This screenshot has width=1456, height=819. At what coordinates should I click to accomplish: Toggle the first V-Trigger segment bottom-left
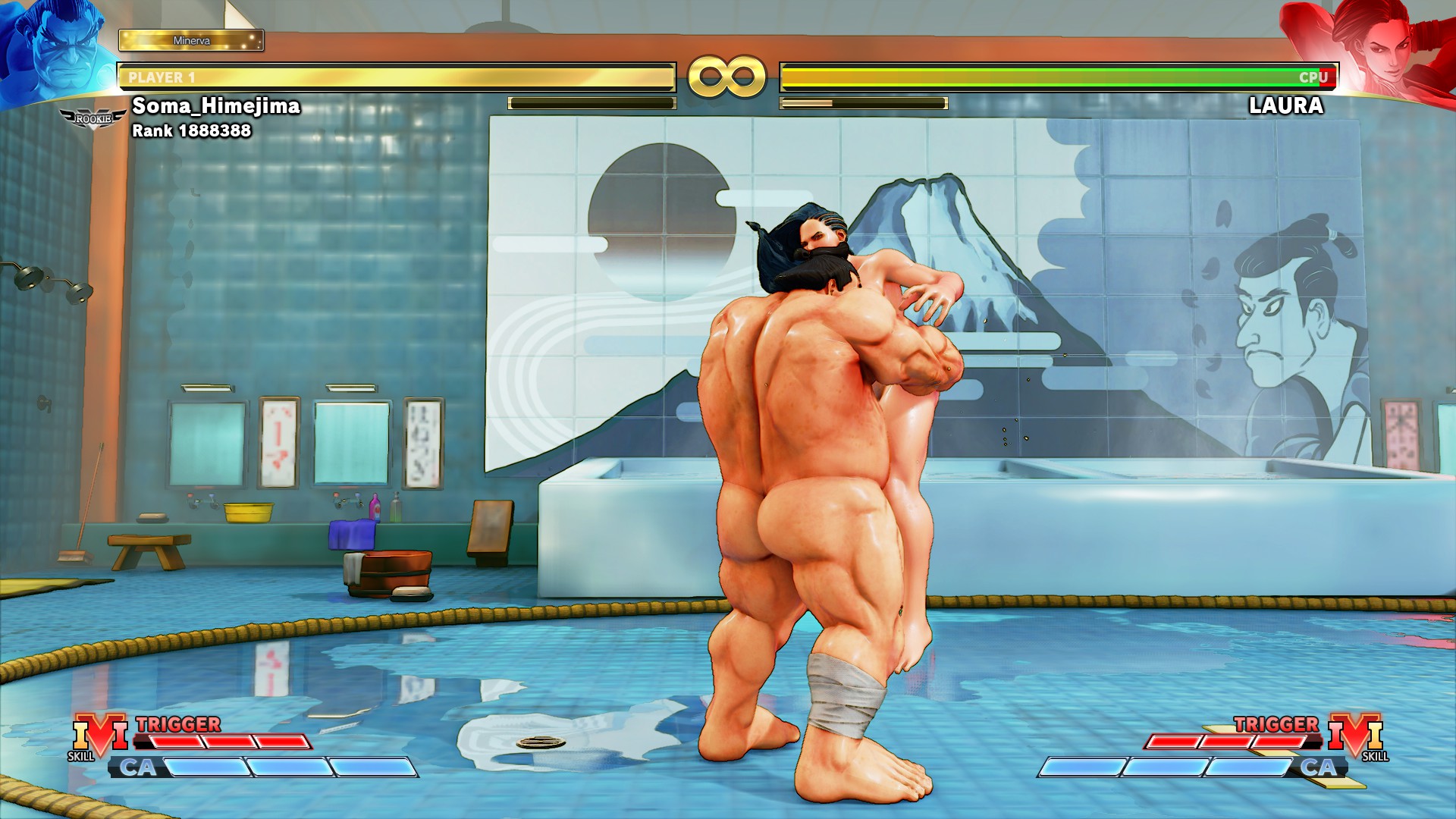point(174,742)
